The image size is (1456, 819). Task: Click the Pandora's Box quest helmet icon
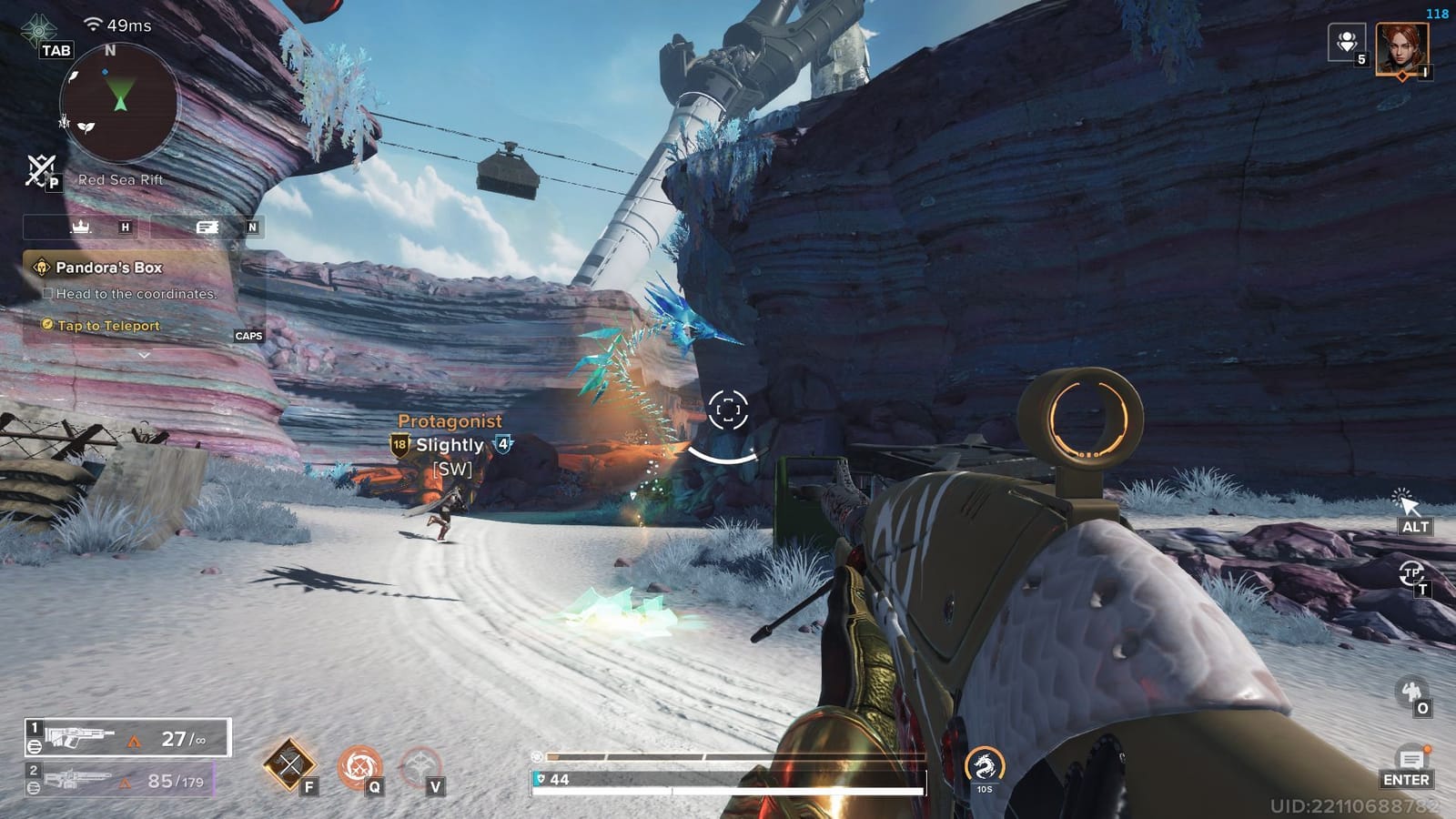(x=40, y=268)
